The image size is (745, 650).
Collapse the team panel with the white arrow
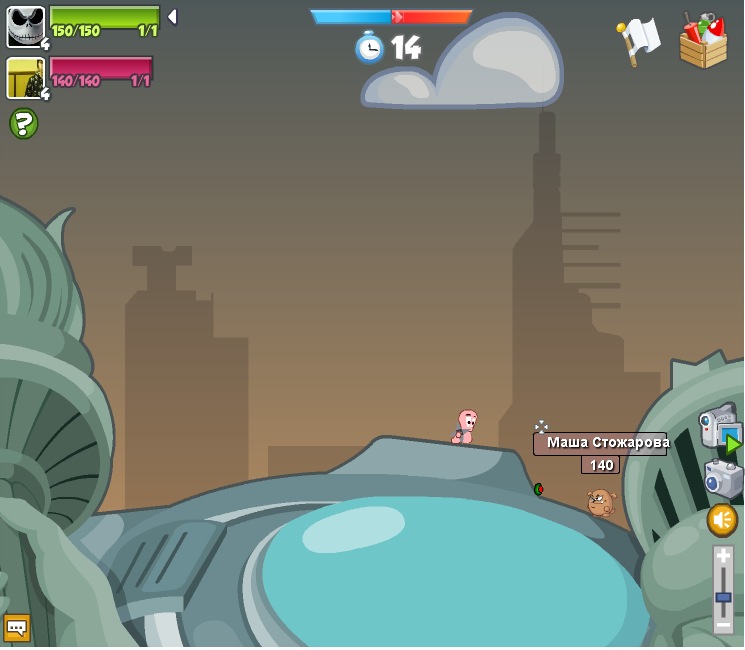click(172, 17)
